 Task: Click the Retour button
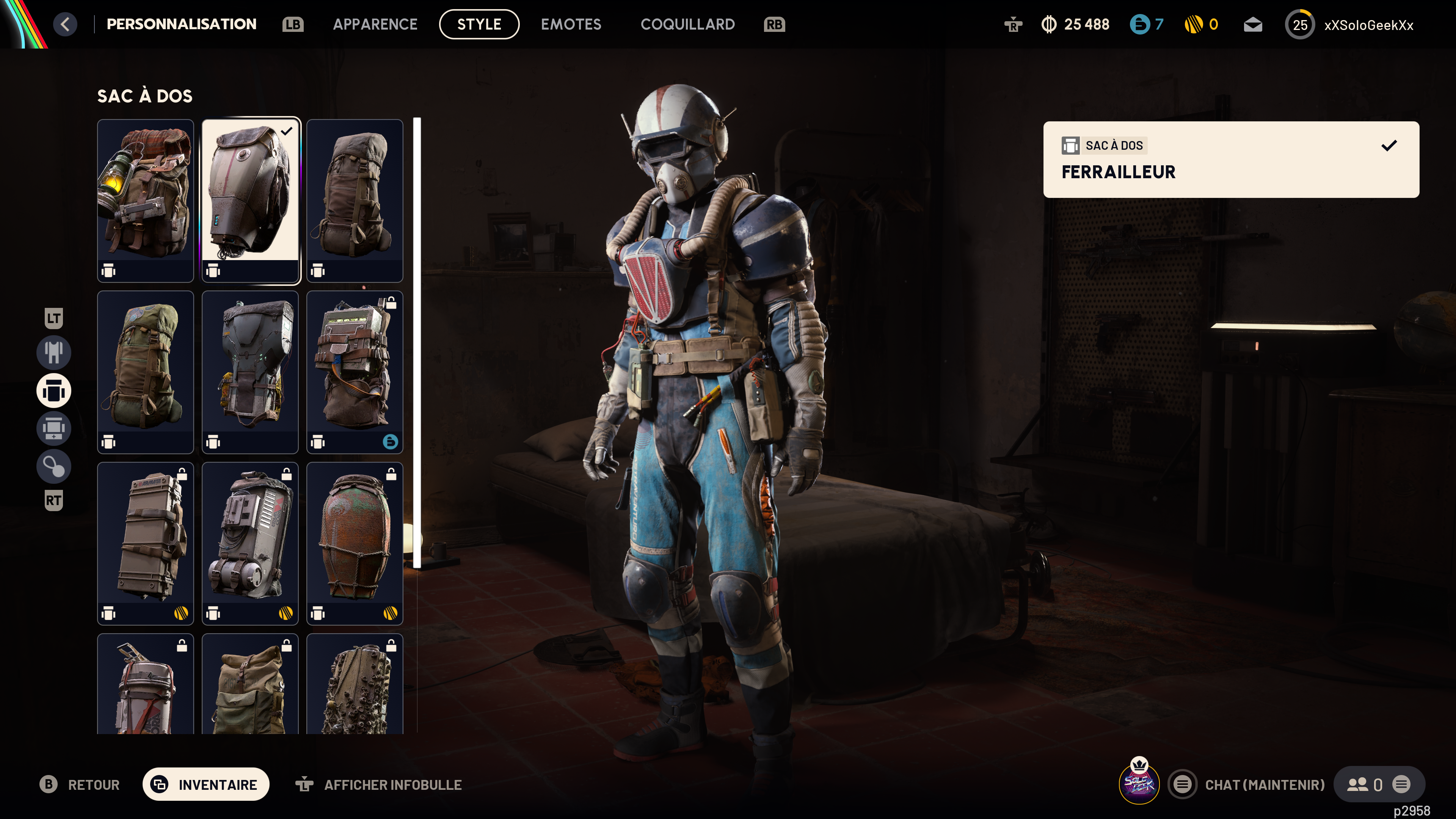80,784
